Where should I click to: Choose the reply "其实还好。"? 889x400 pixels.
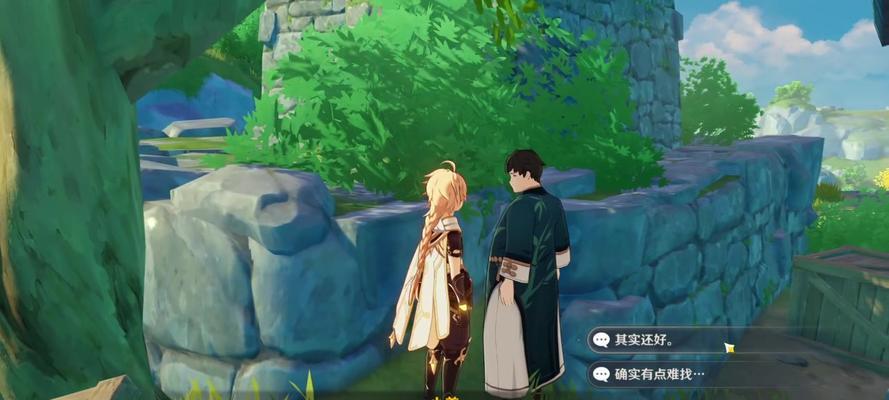click(660, 340)
